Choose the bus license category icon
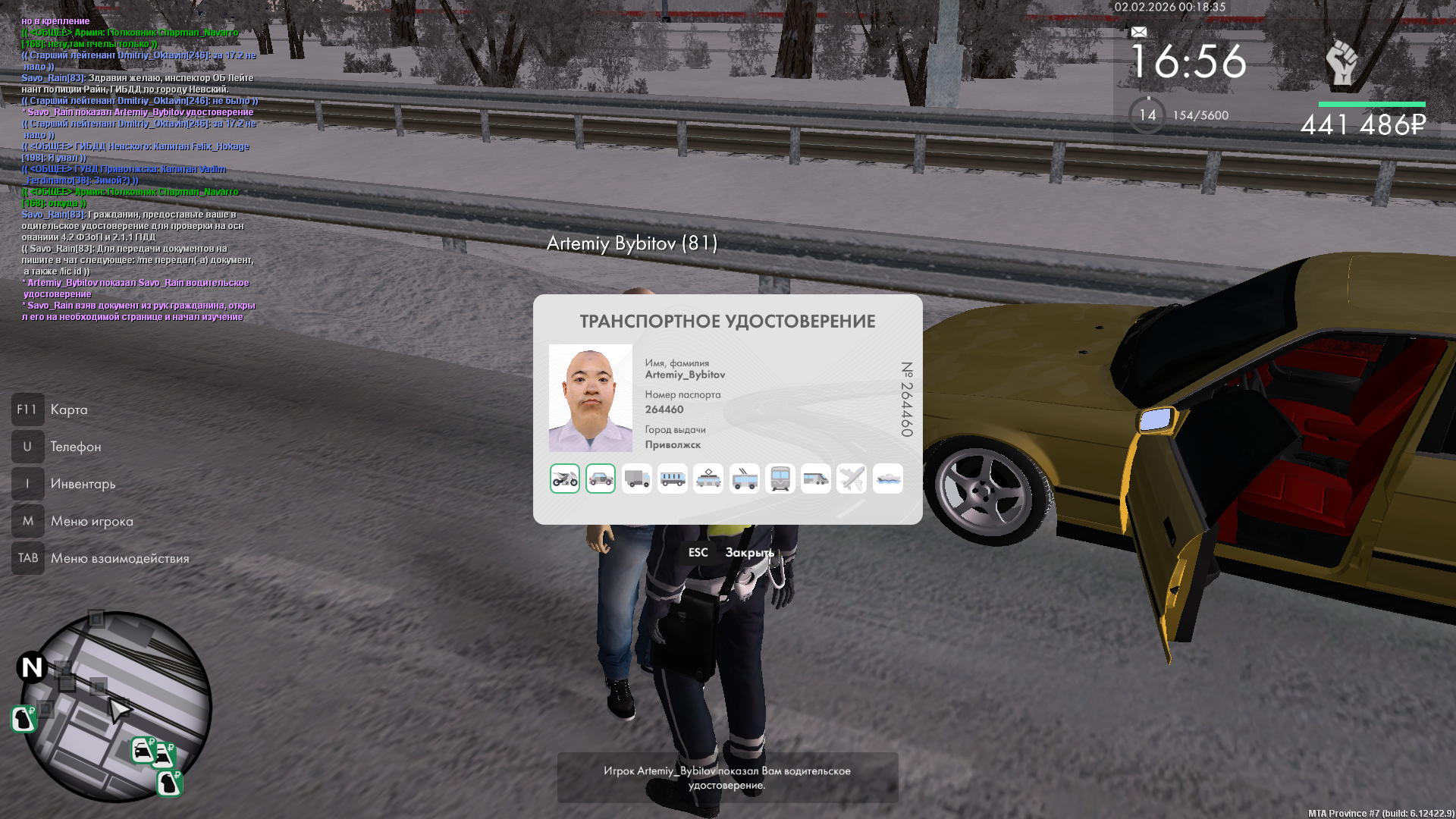Viewport: 1456px width, 819px height. pos(673,479)
